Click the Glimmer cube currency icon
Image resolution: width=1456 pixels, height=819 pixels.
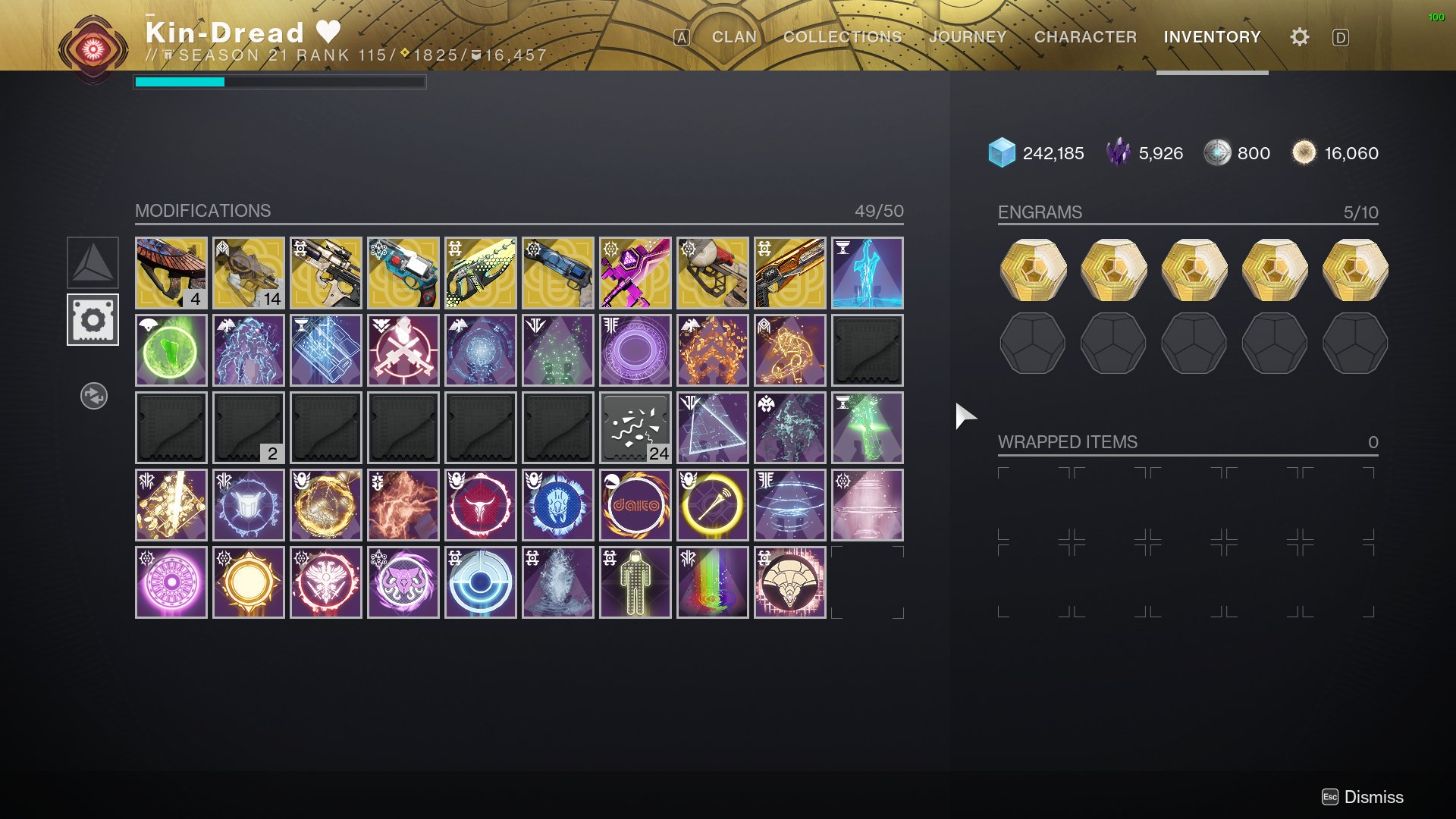point(1001,153)
